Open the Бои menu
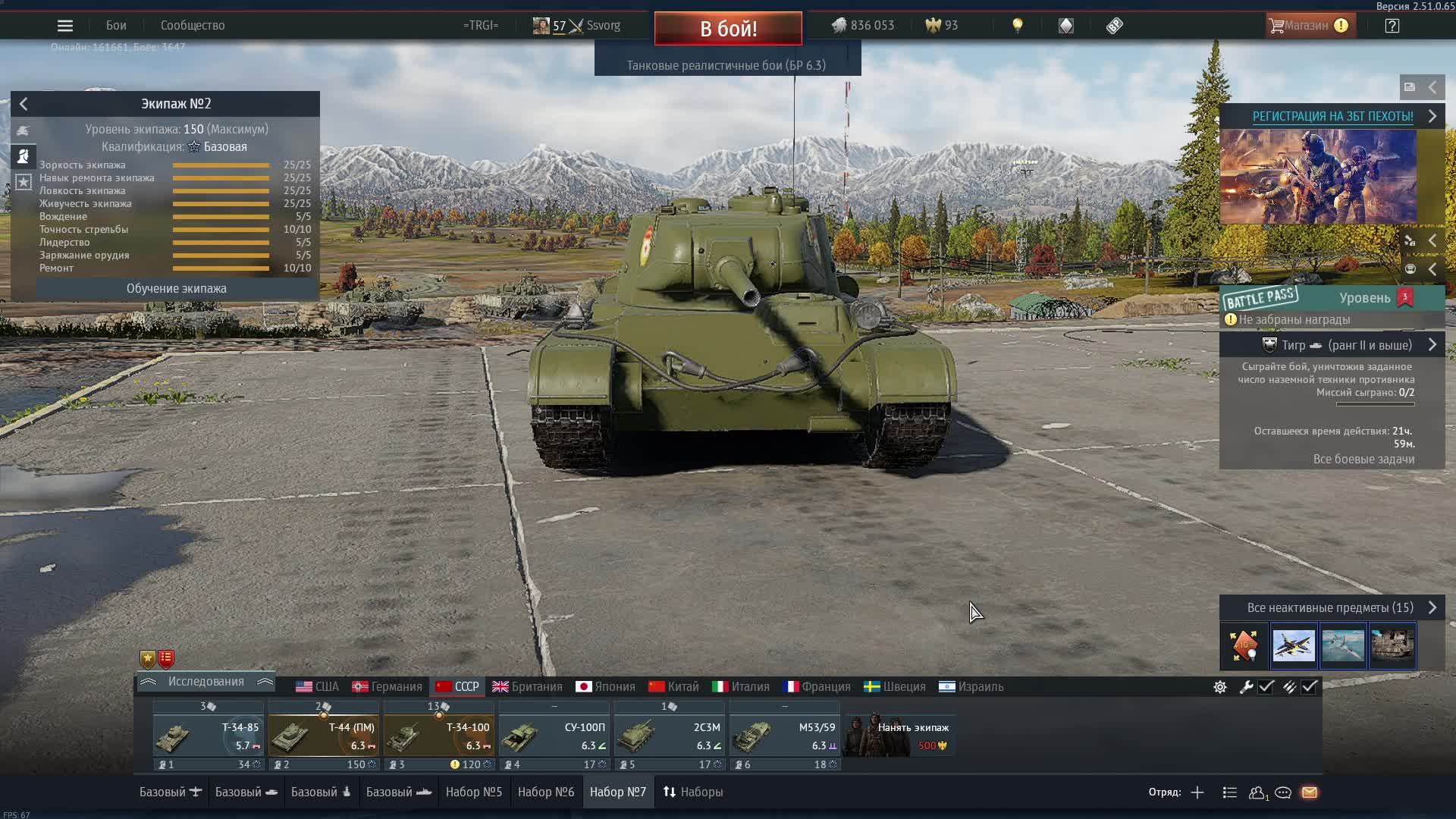This screenshot has width=1456, height=819. [116, 26]
